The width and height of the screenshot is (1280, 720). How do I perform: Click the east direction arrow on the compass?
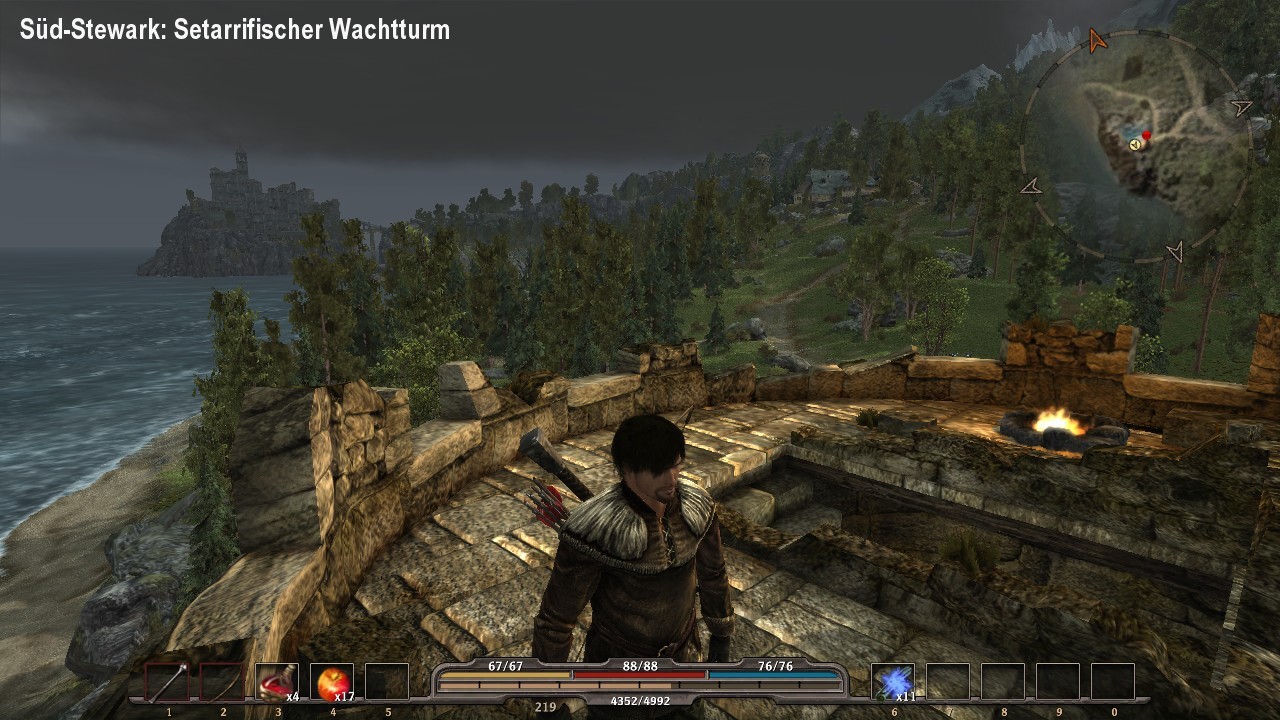[x=1241, y=109]
